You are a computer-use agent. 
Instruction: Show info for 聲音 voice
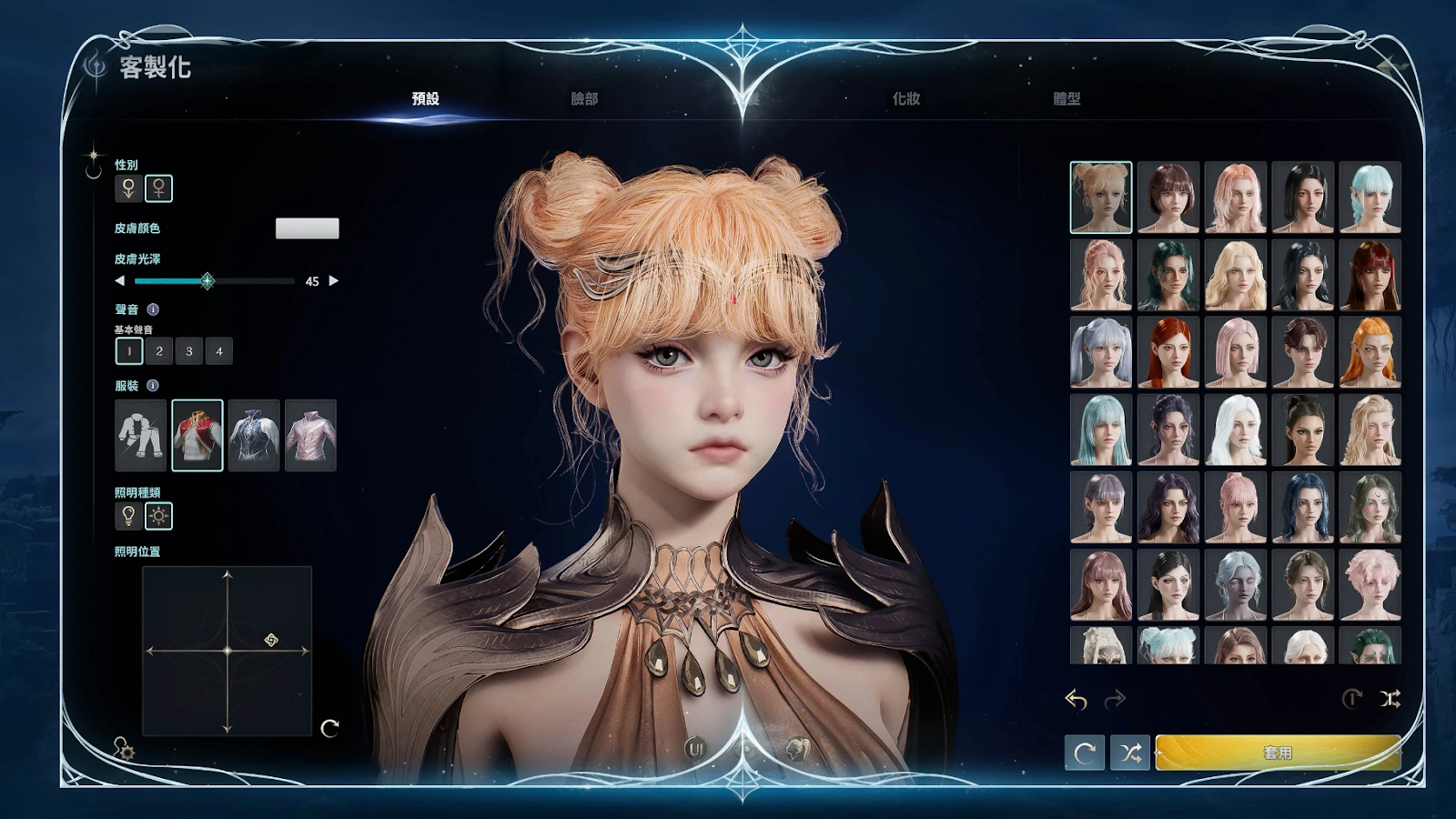tap(153, 309)
